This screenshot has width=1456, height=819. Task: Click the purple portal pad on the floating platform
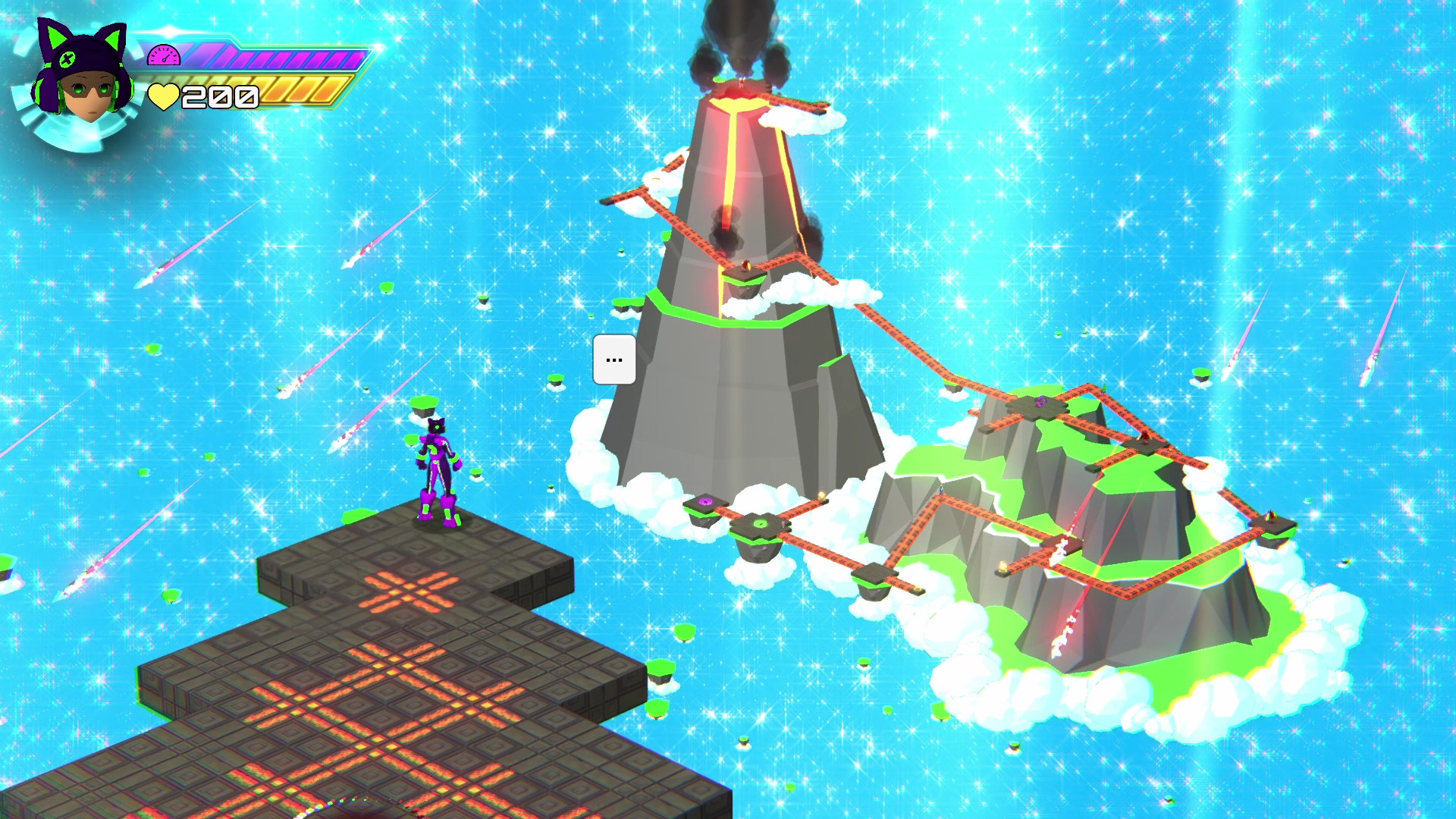tap(705, 504)
